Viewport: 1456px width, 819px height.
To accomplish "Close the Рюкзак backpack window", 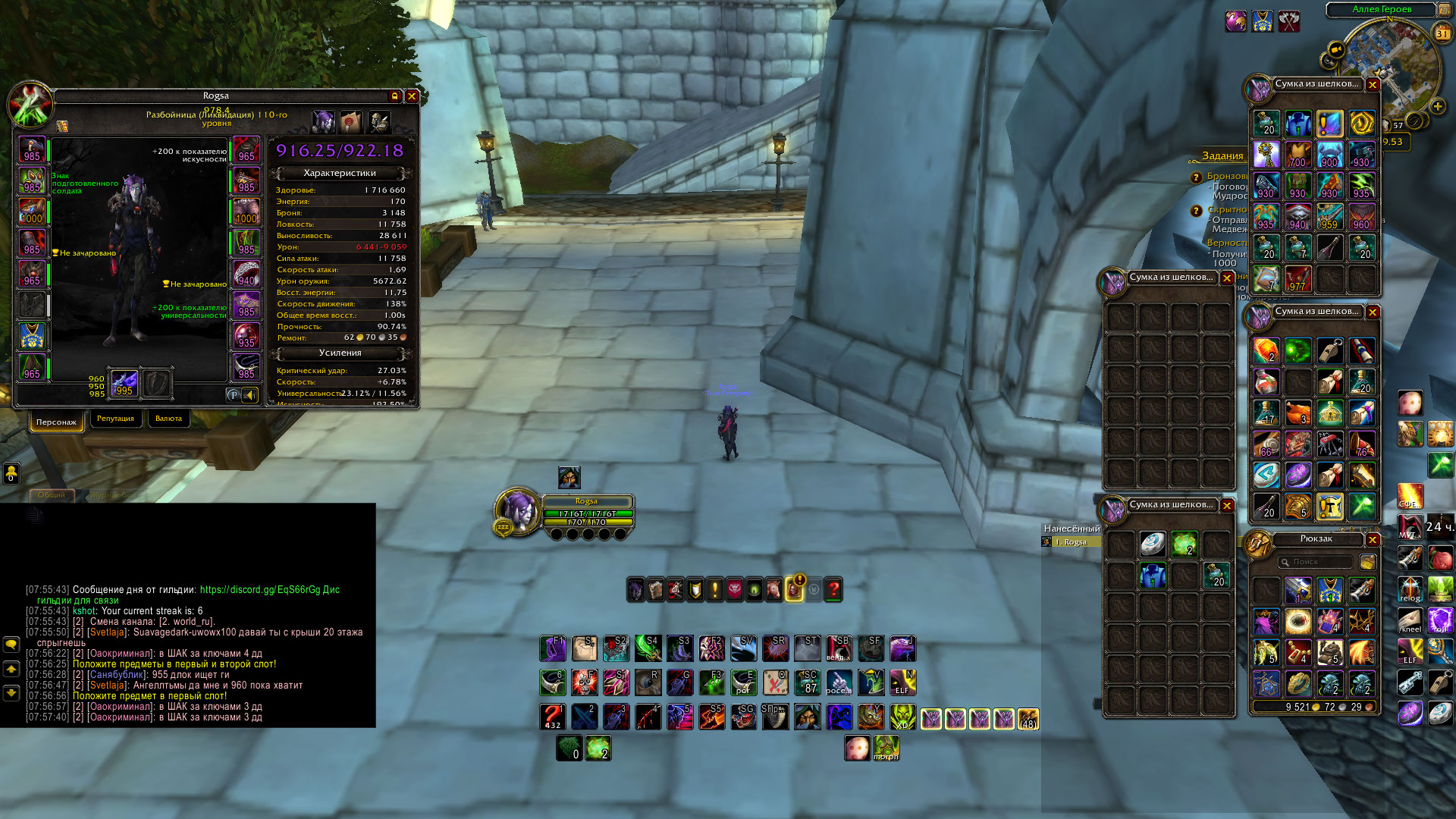I will point(1373,539).
